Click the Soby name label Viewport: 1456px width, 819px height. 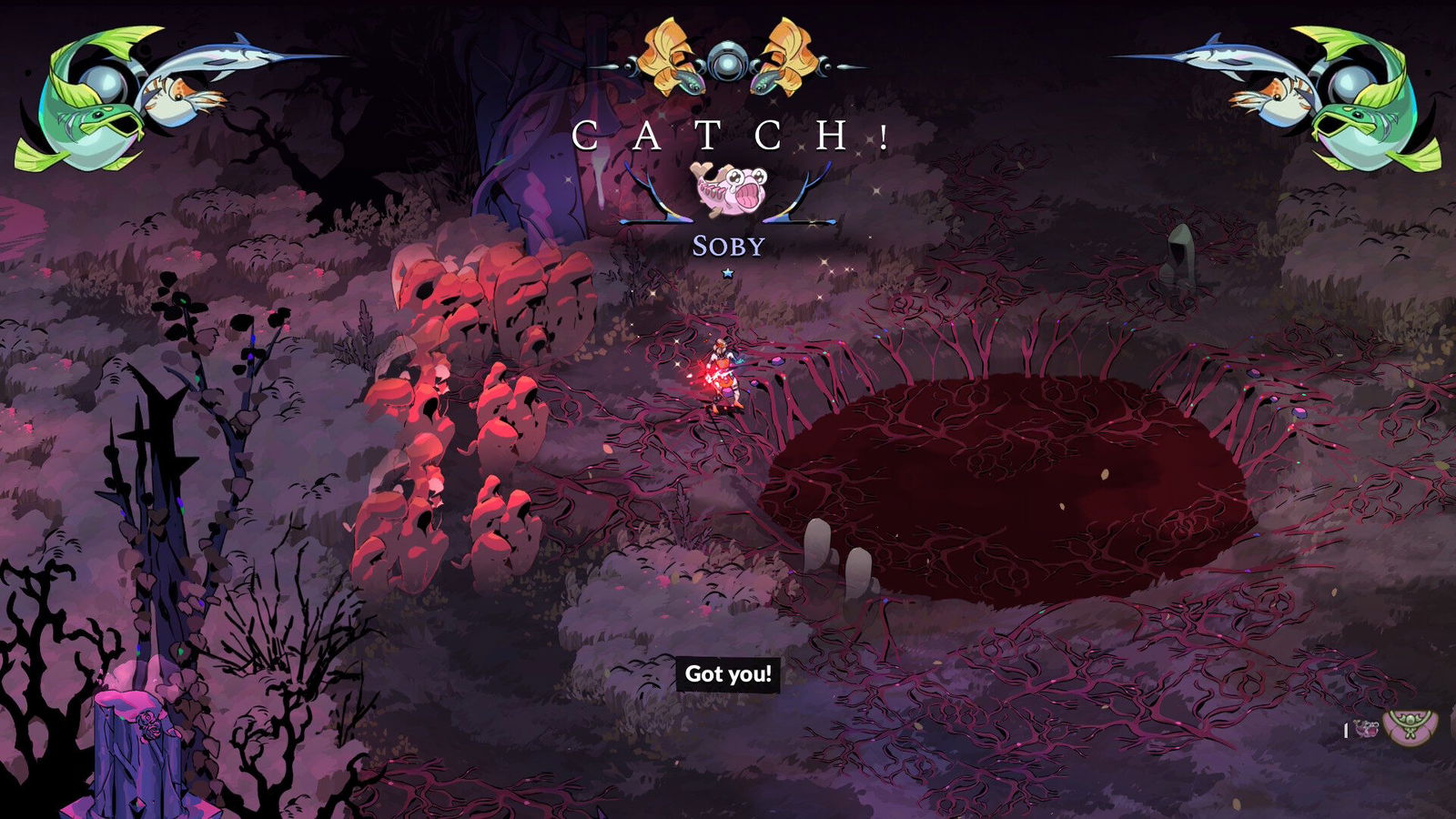click(728, 243)
